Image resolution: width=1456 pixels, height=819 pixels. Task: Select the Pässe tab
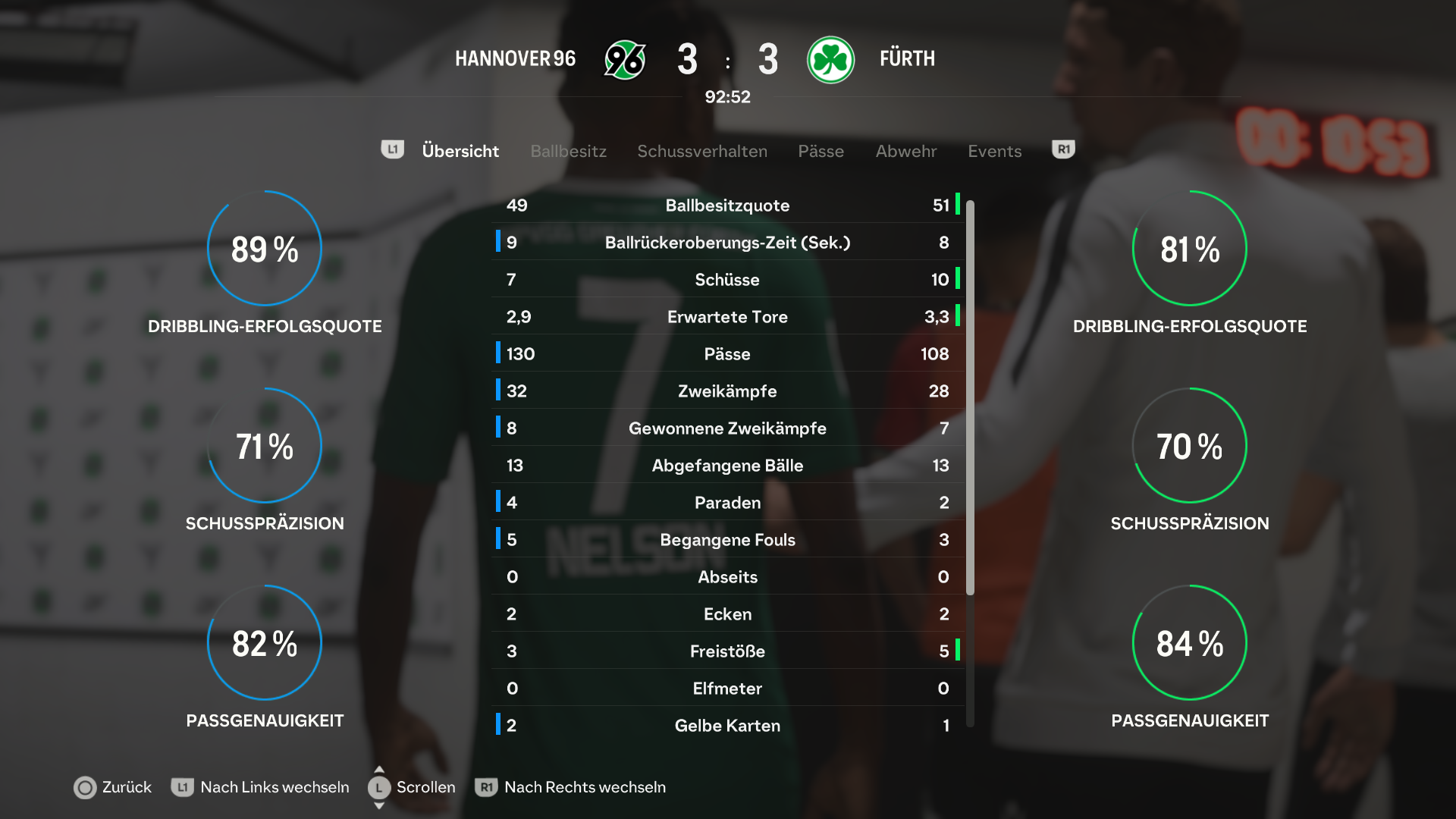point(821,151)
